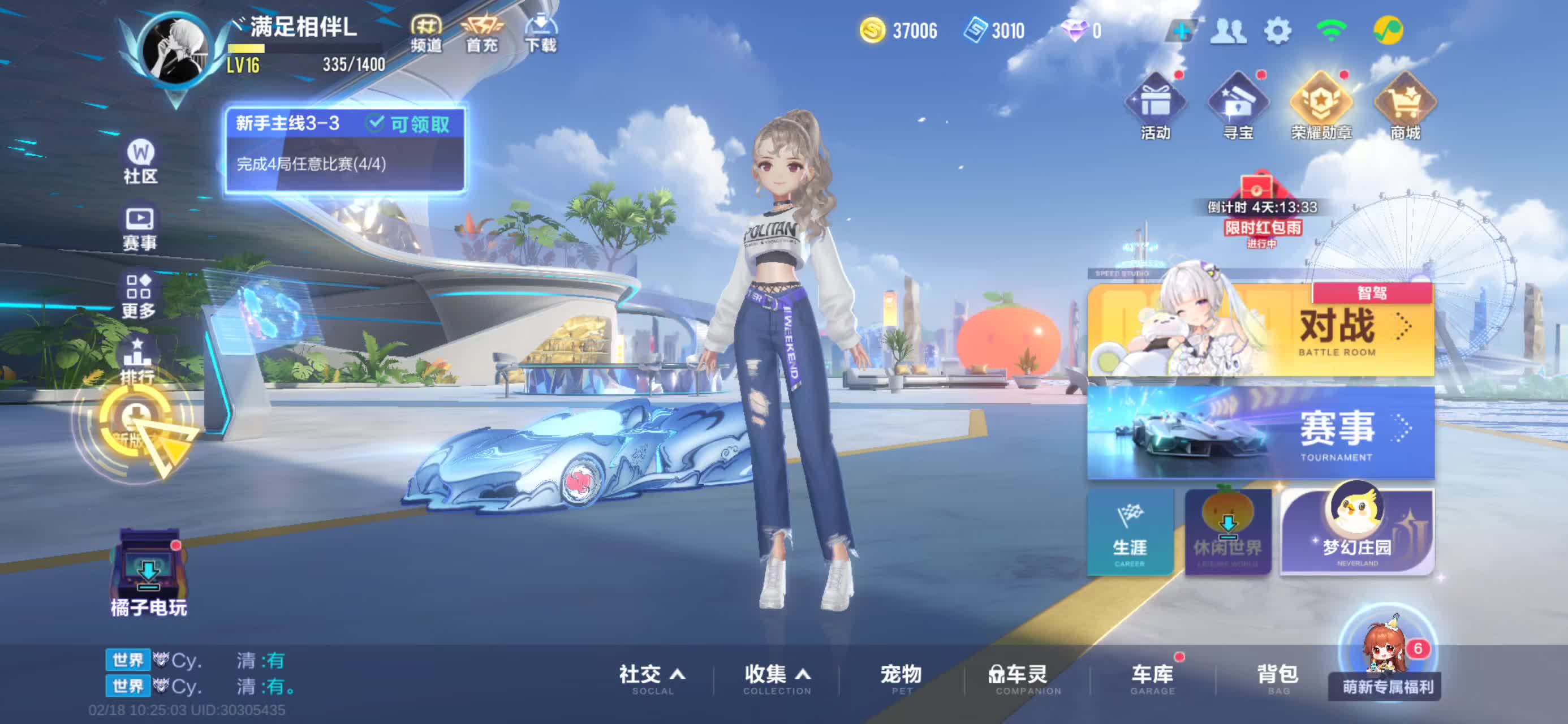Expand the 更多 more options
1568x724 pixels.
point(139,296)
